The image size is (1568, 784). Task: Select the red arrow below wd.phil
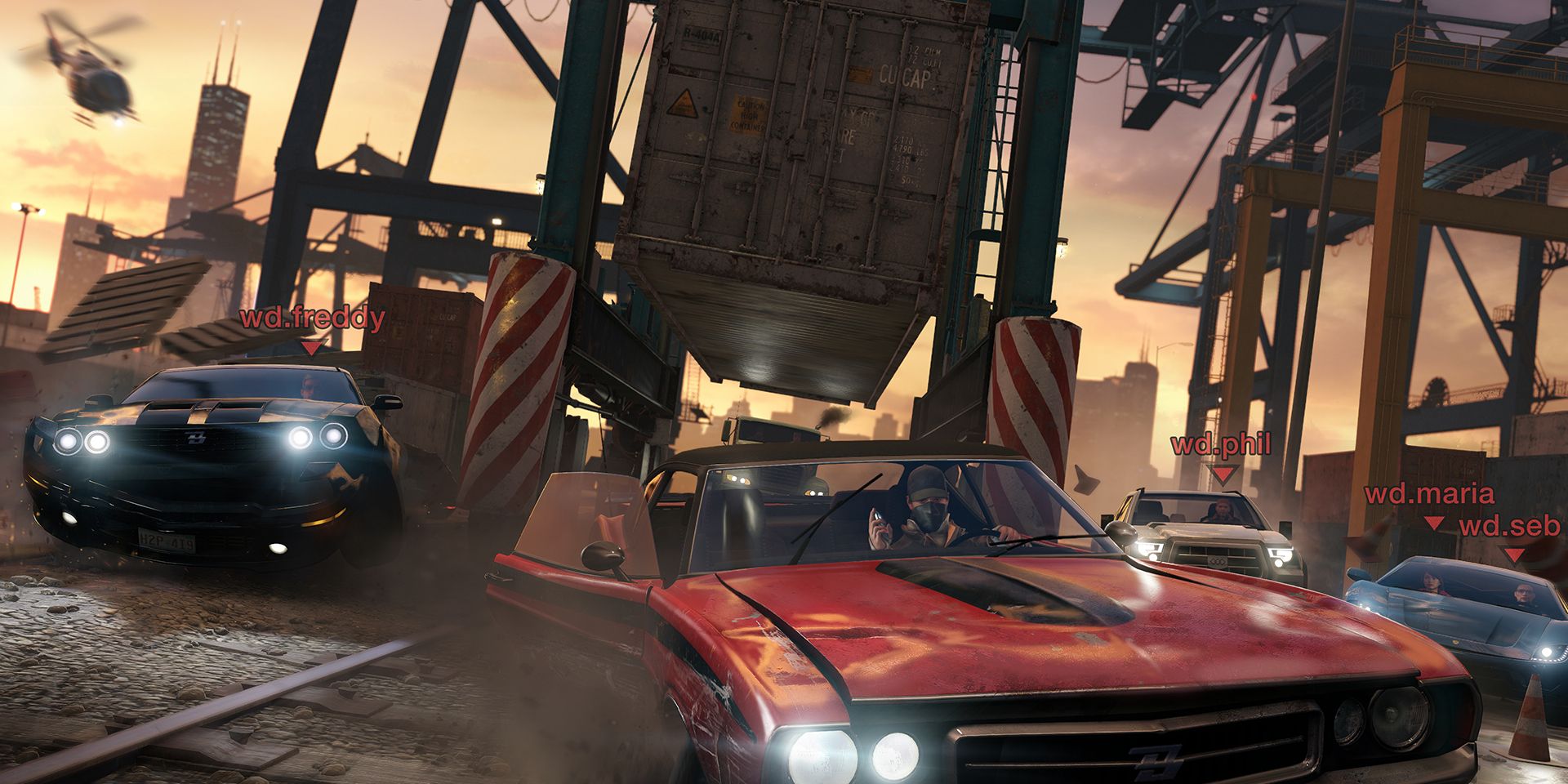(x=1223, y=474)
